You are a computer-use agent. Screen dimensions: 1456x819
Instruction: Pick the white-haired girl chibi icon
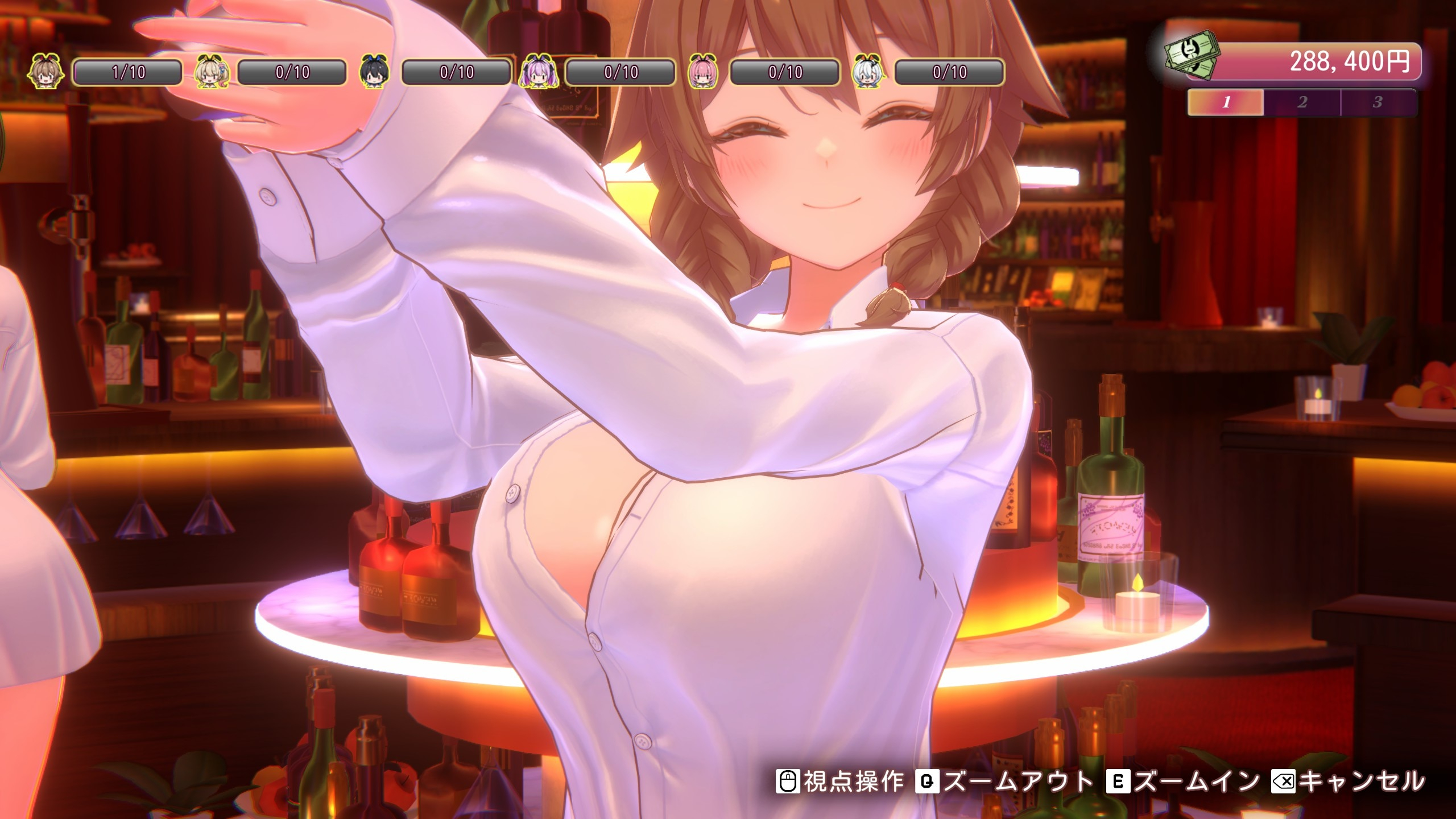click(x=867, y=72)
